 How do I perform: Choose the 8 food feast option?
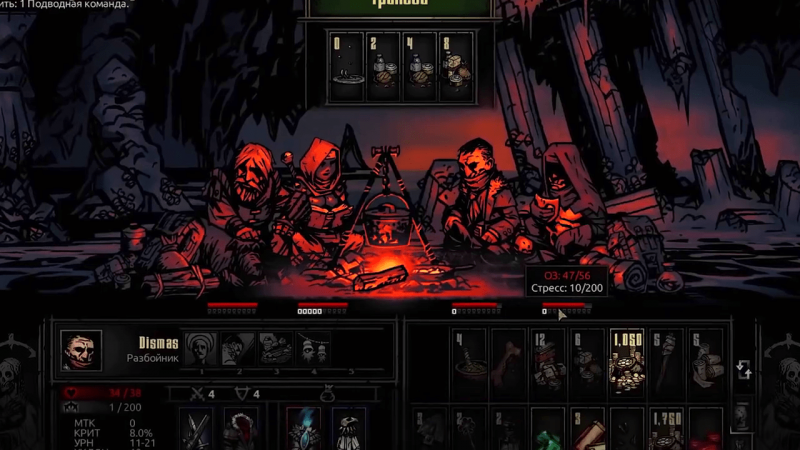coord(456,66)
